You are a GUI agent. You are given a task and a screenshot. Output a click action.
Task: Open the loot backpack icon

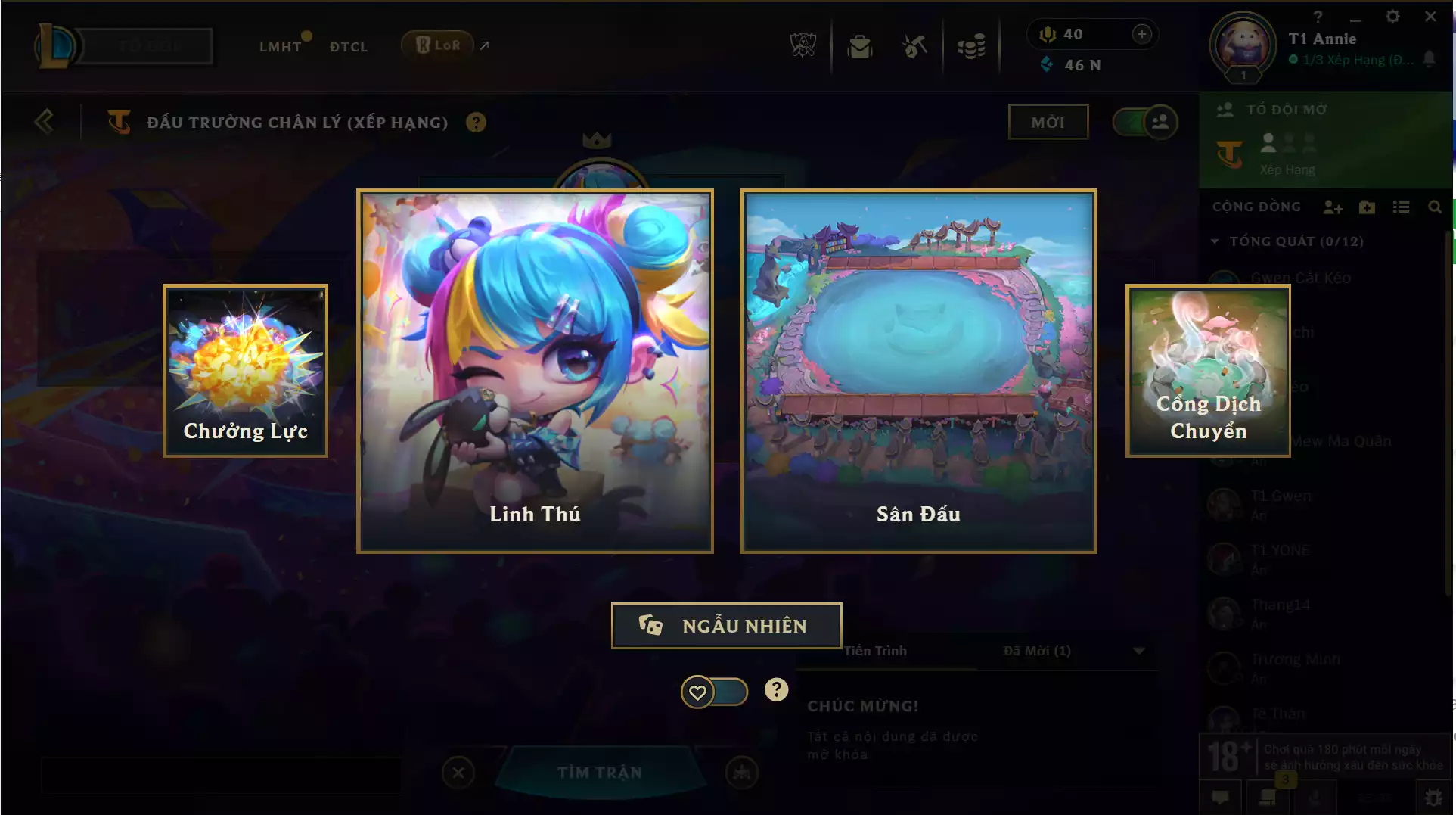coord(860,45)
